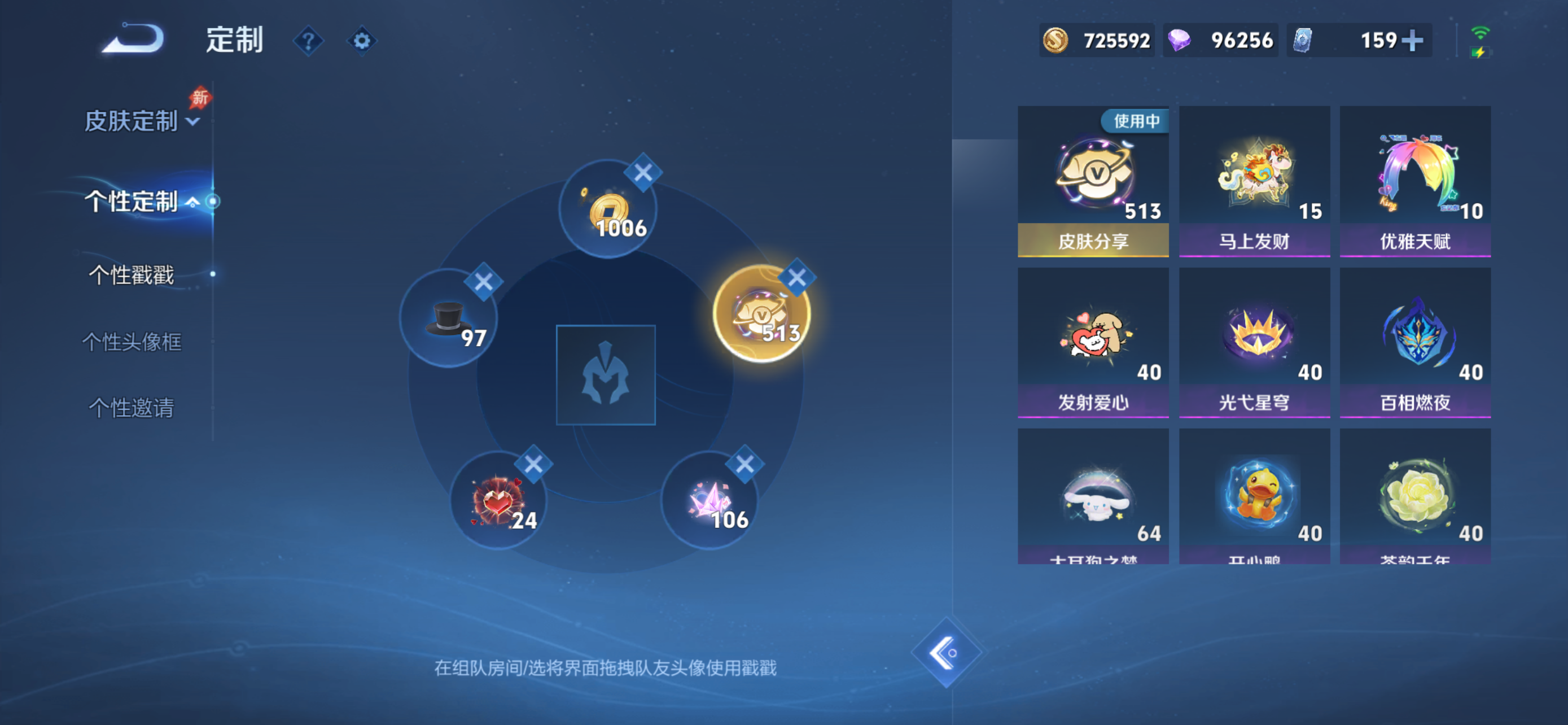Select the 马上发财 pony sticker
The image size is (1568, 725).
[x=1254, y=177]
